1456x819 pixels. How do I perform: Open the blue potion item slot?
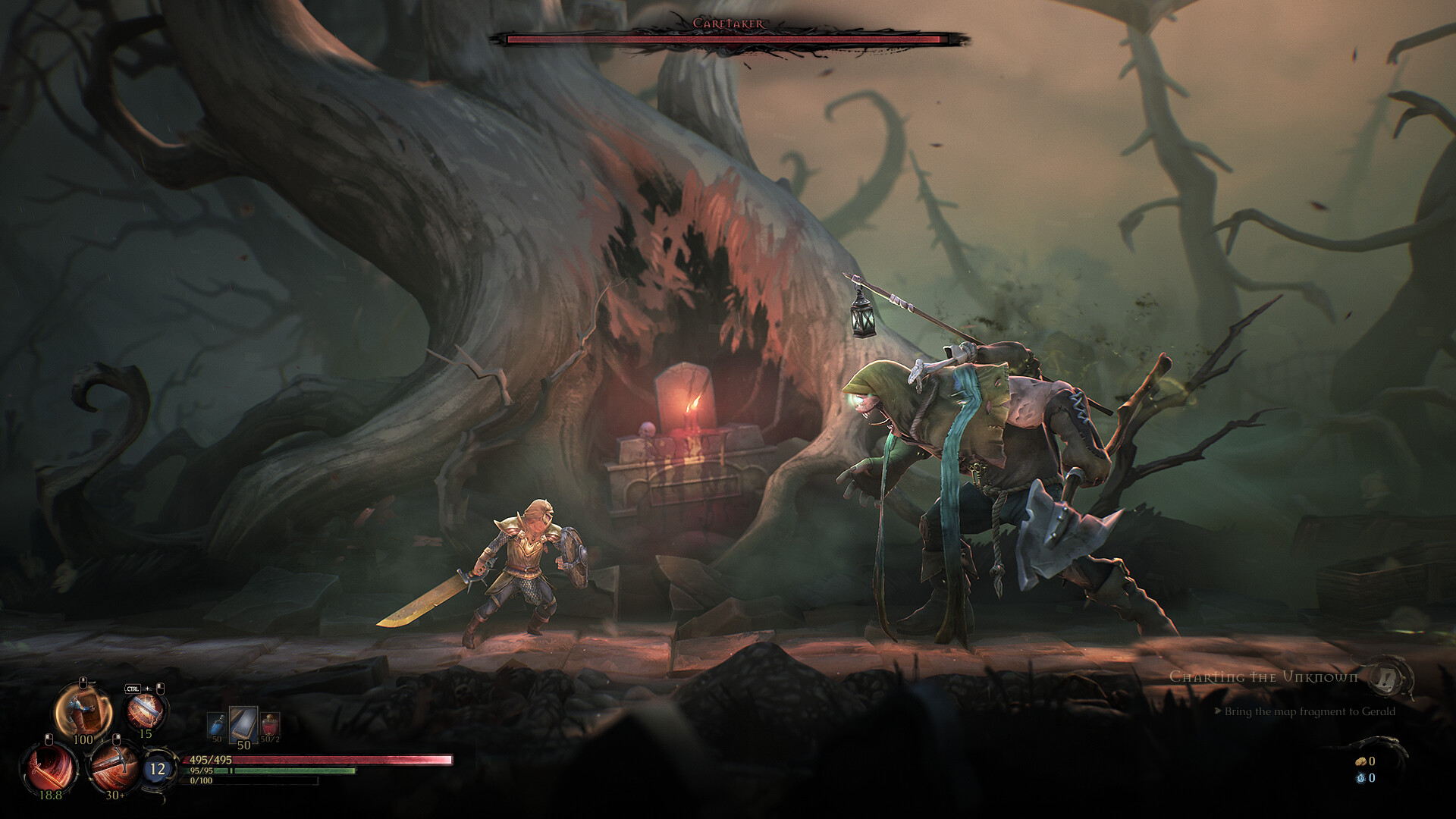click(216, 724)
